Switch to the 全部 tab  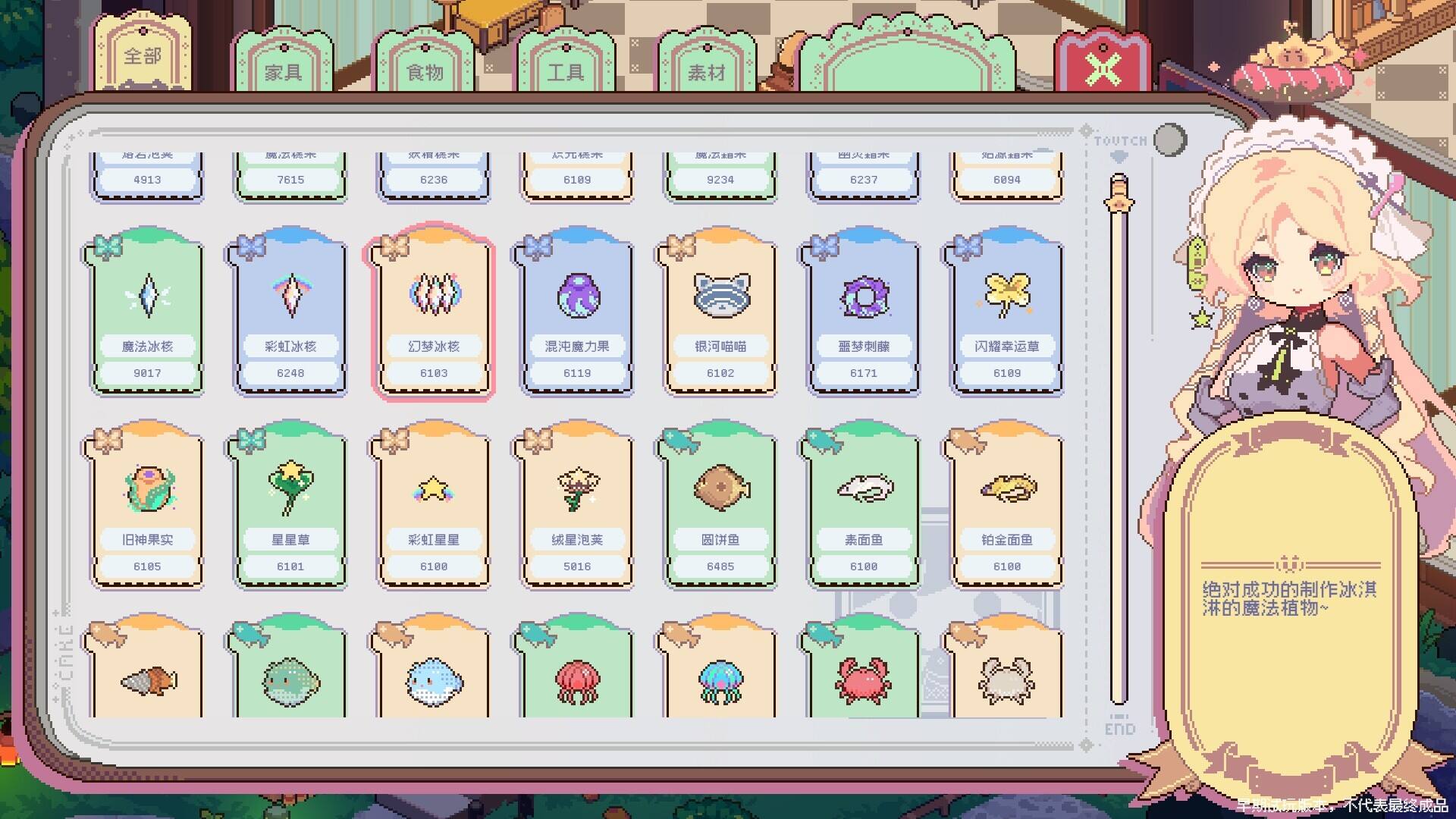[143, 58]
